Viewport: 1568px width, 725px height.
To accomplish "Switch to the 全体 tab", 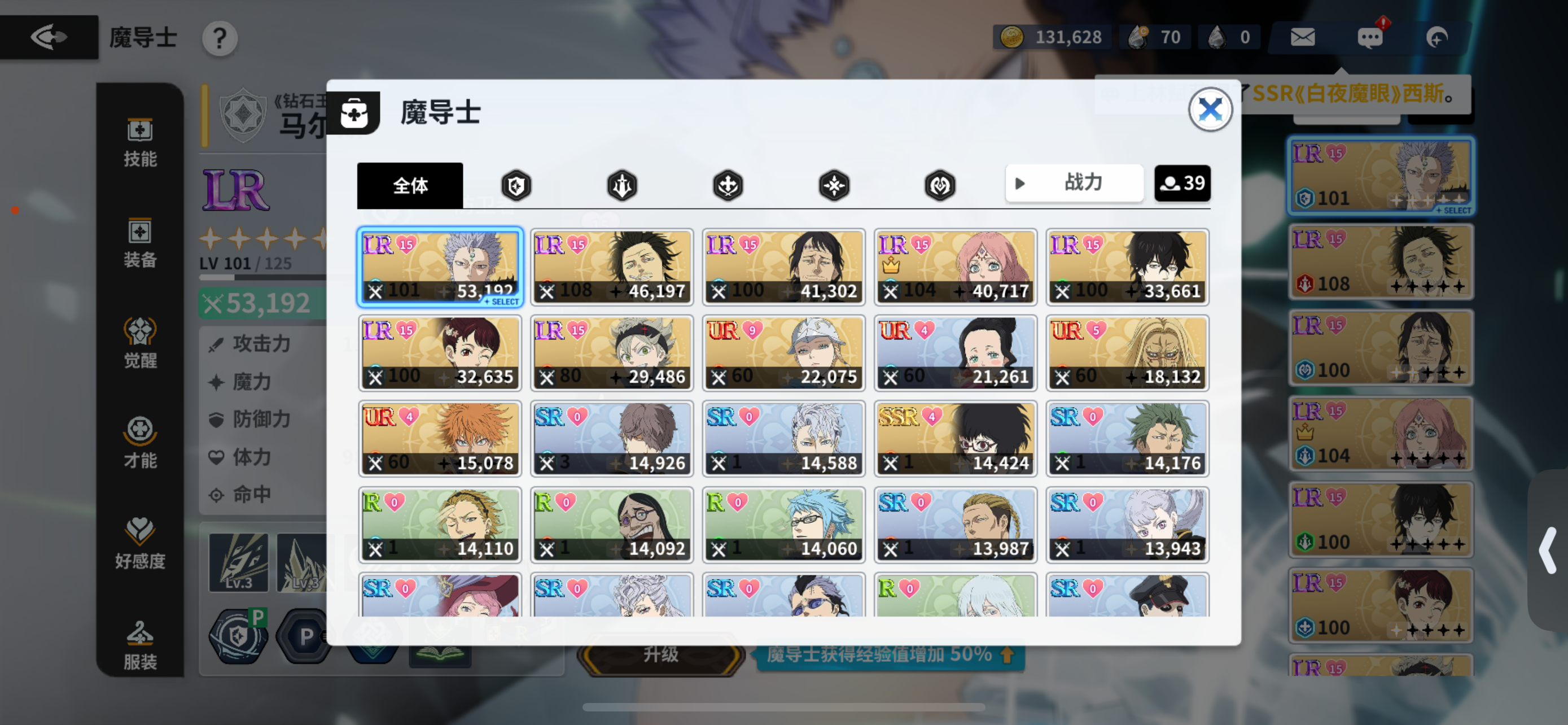I will [410, 185].
